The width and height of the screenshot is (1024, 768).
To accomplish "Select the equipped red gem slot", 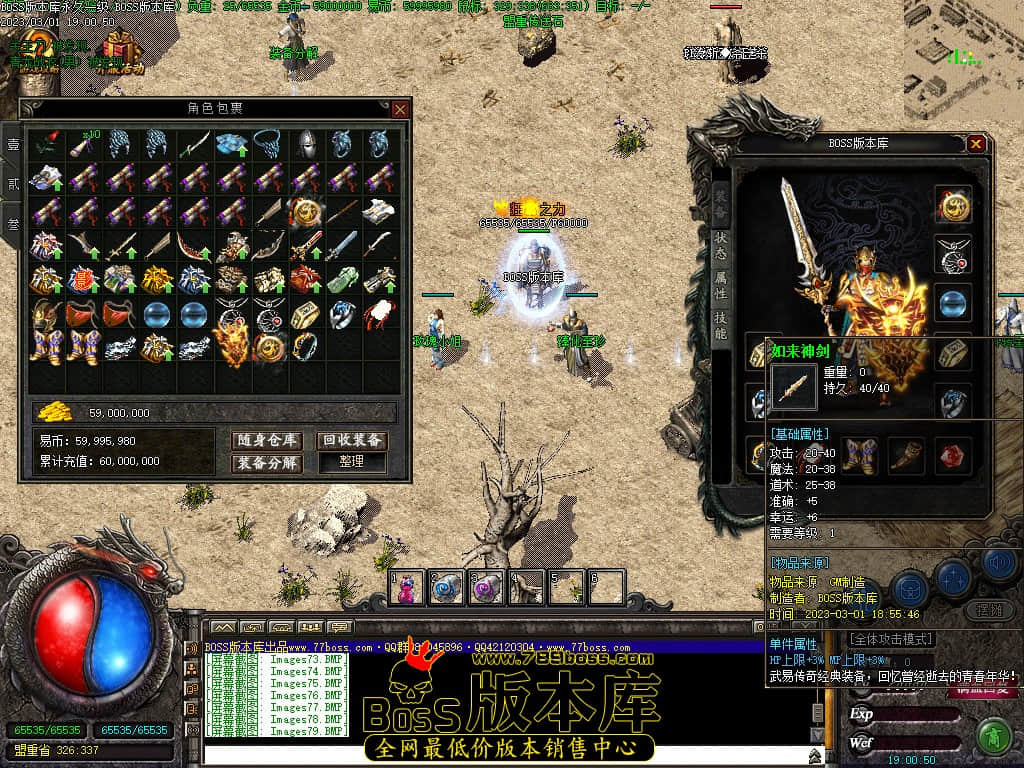I will click(x=954, y=455).
